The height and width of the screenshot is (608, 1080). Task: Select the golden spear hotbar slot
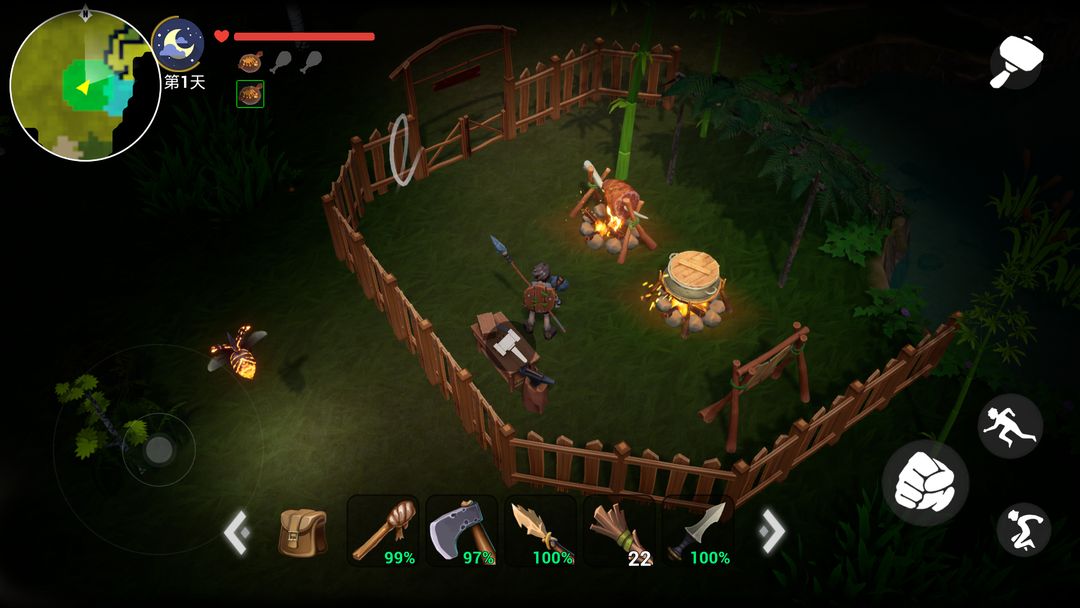tap(540, 531)
